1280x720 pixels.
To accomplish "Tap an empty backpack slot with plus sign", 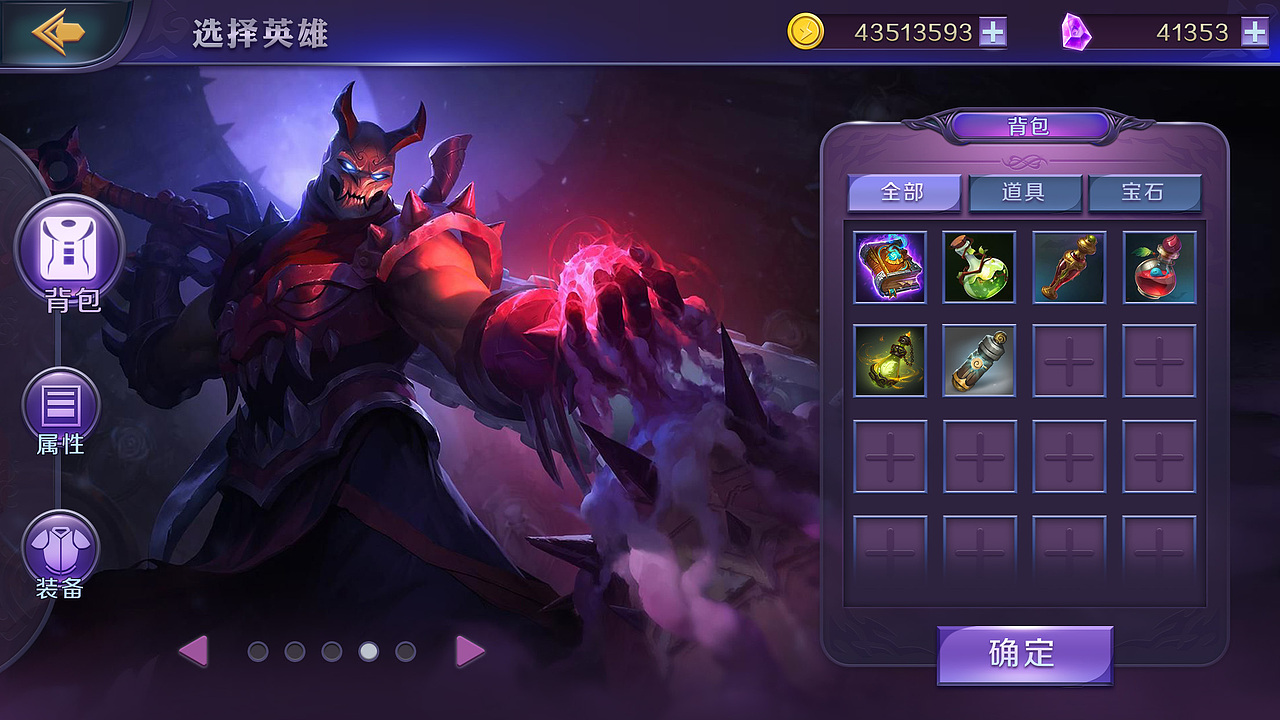I will tap(1069, 360).
